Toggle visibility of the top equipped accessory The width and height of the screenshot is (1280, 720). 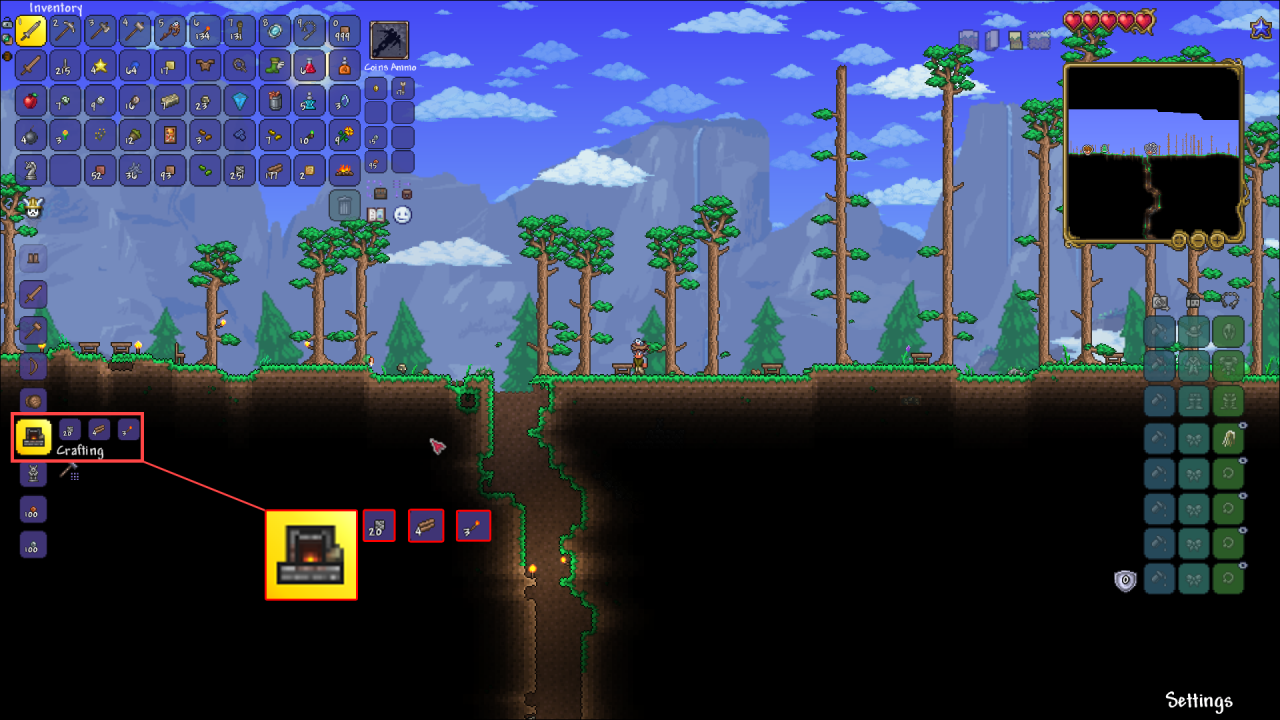pos(1241,427)
